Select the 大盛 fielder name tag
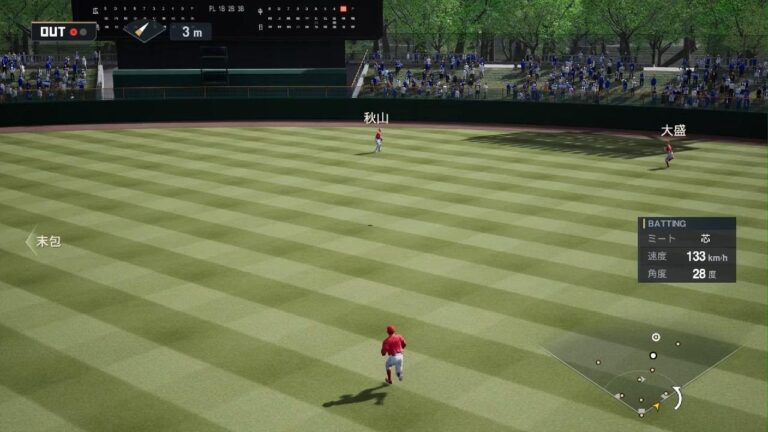Viewport: 768px width, 432px height. [673, 131]
